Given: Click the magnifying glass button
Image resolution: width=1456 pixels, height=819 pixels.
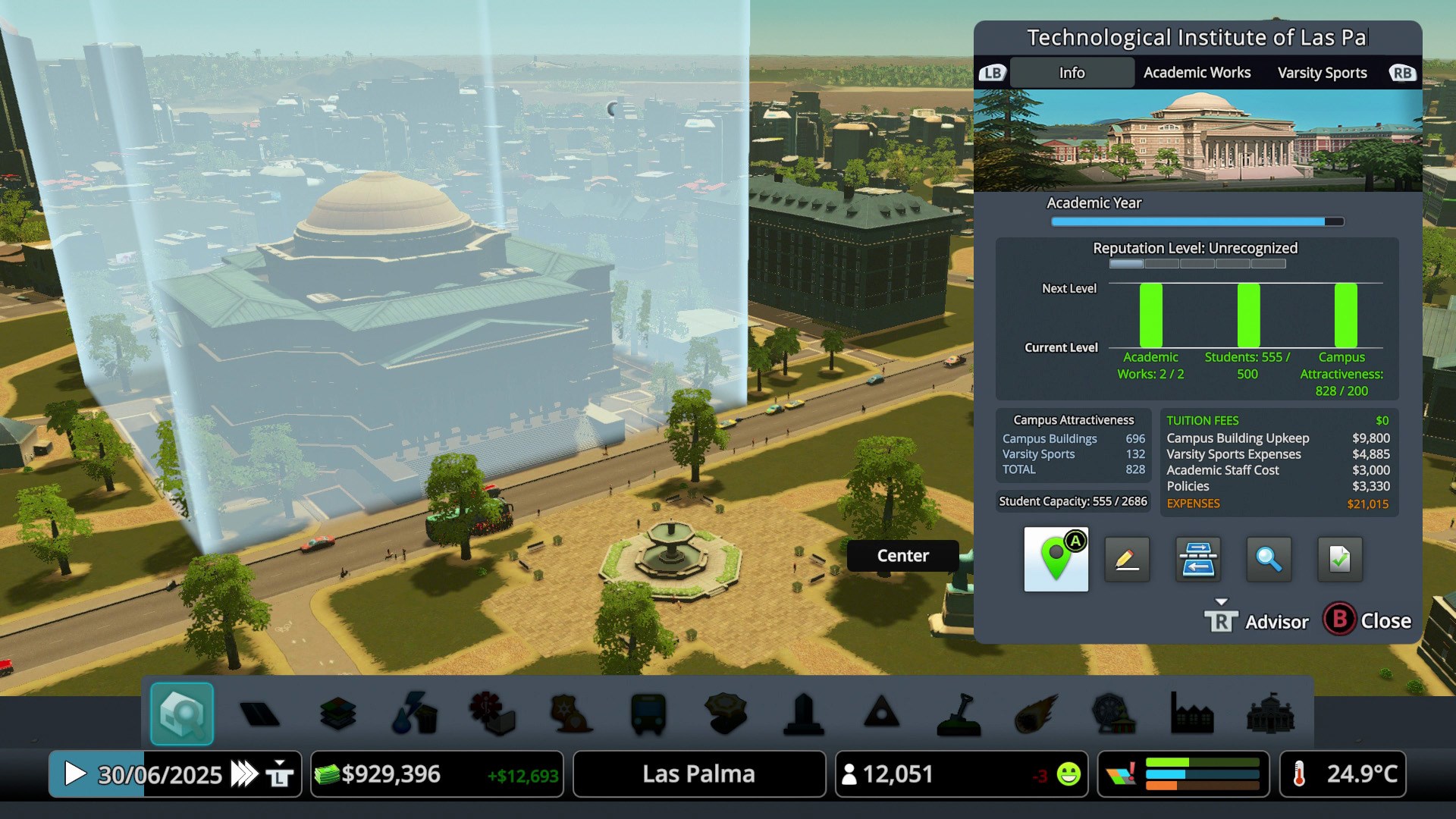Looking at the screenshot, I should tap(1269, 560).
